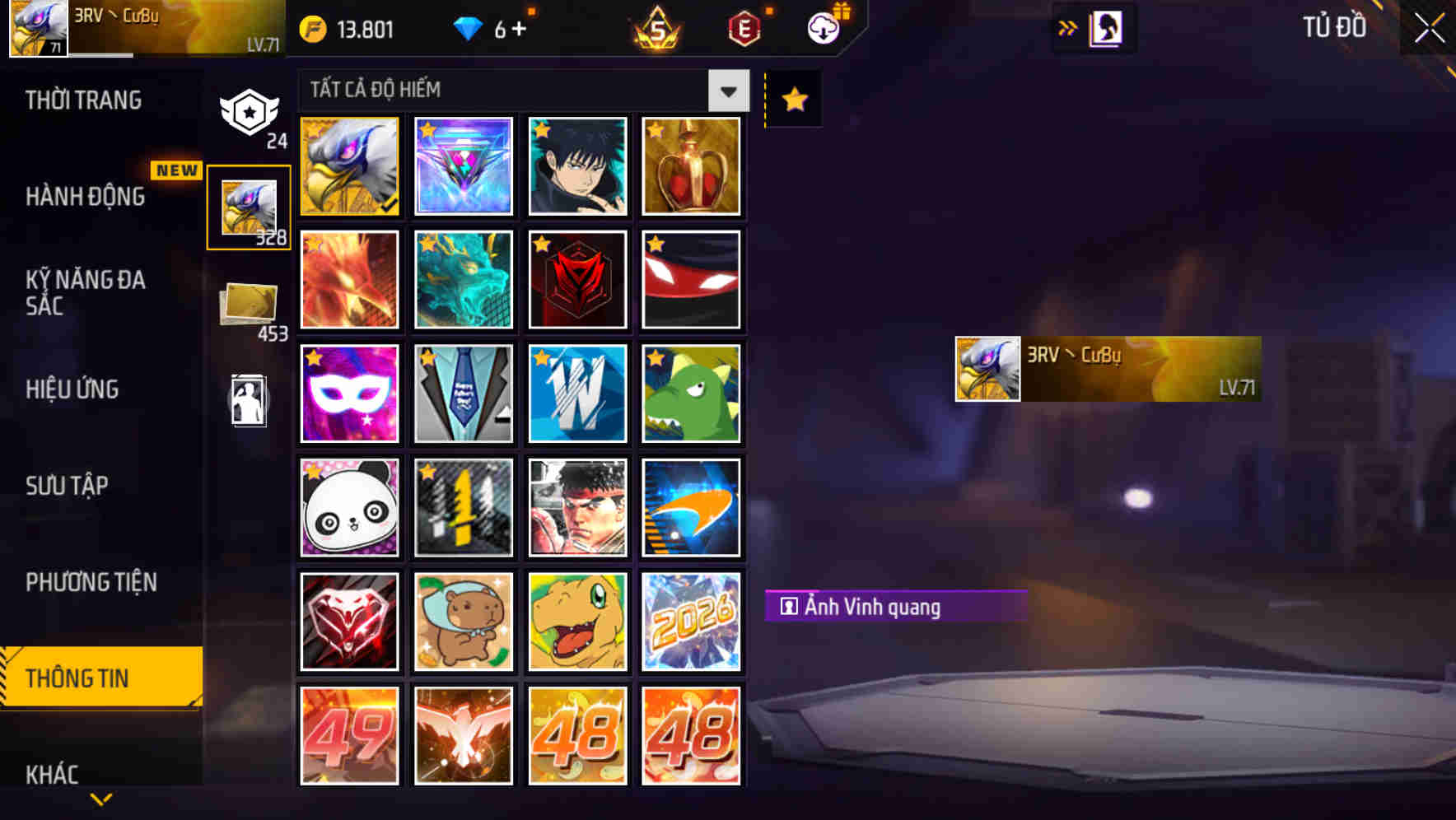Click the double-chevron expand arrows near top right
This screenshot has width=1456, height=820.
tap(1069, 26)
